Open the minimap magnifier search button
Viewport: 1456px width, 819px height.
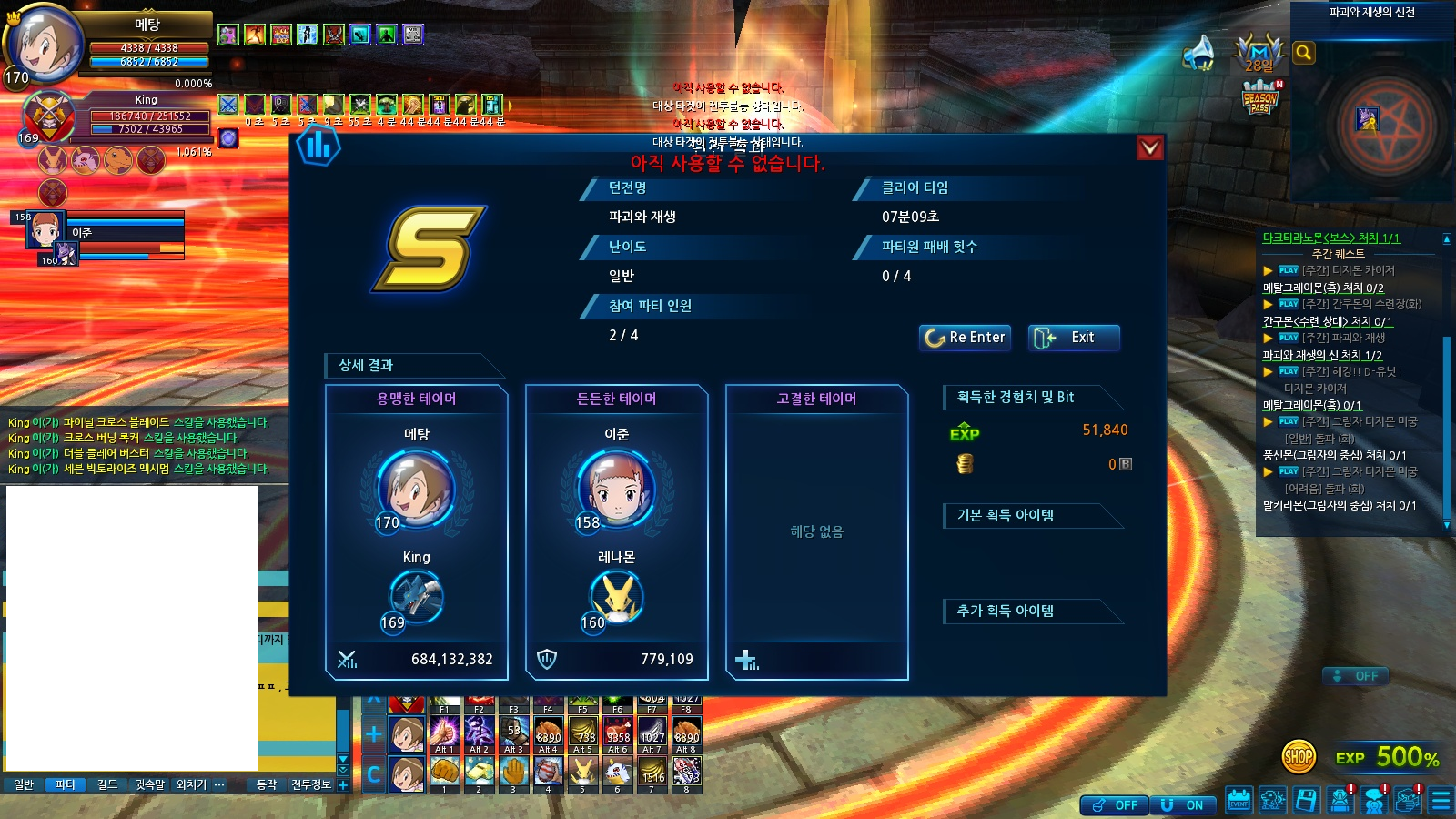pos(1303,53)
